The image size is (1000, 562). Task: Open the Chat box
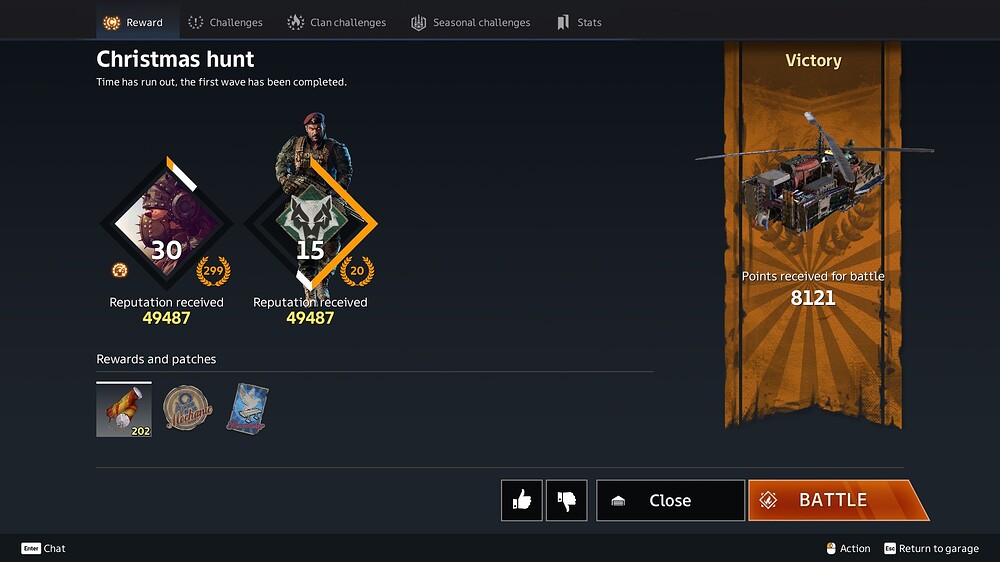point(44,548)
